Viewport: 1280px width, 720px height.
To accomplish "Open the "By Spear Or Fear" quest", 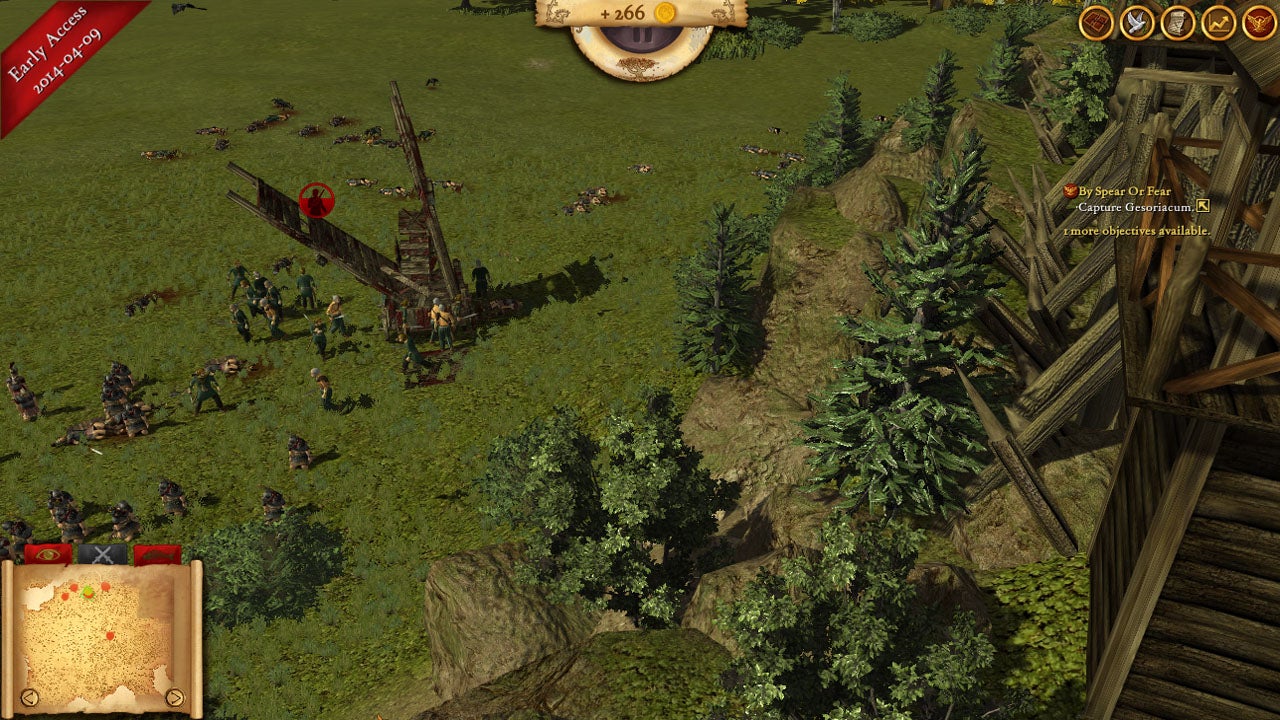I will (1124, 191).
